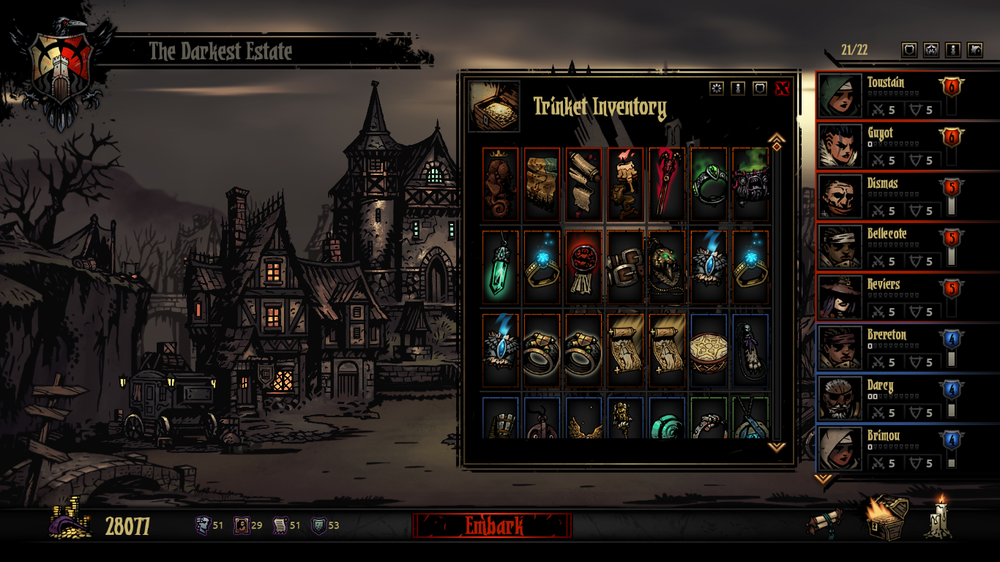The image size is (1000, 562).
Task: Select the green crystal pendant trinket
Action: (500, 266)
